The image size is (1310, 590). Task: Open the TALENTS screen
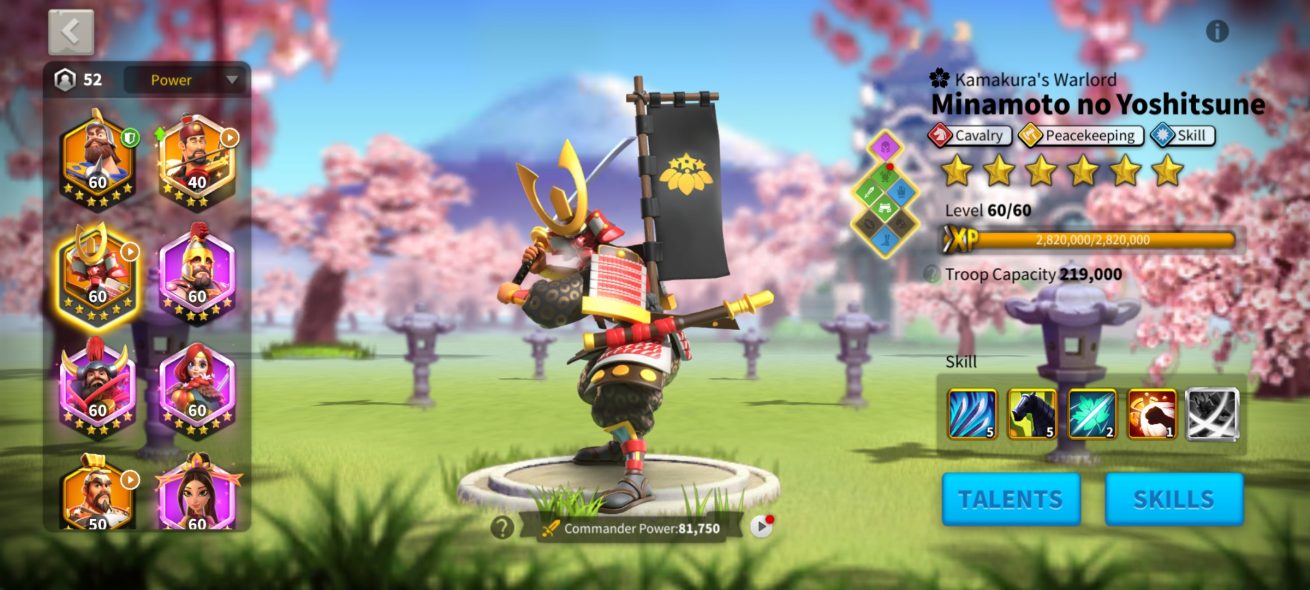(1011, 499)
